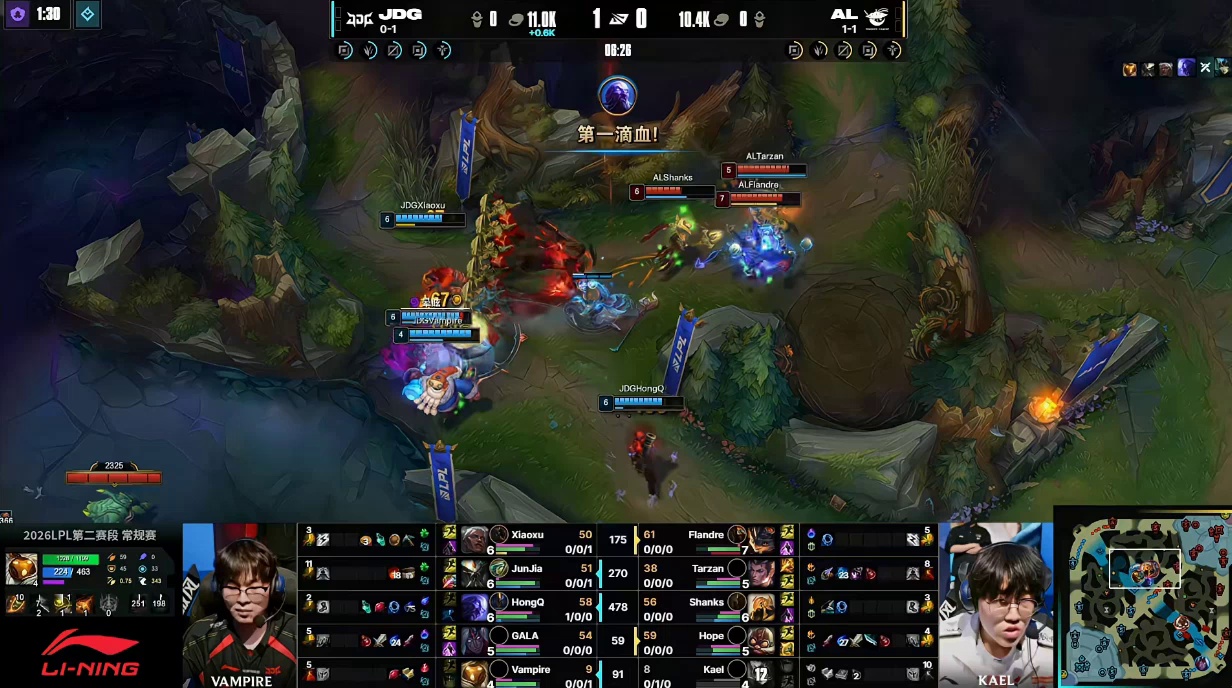The height and width of the screenshot is (688, 1232).
Task: Show the VAMPIRE player camera
Action: click(x=241, y=605)
